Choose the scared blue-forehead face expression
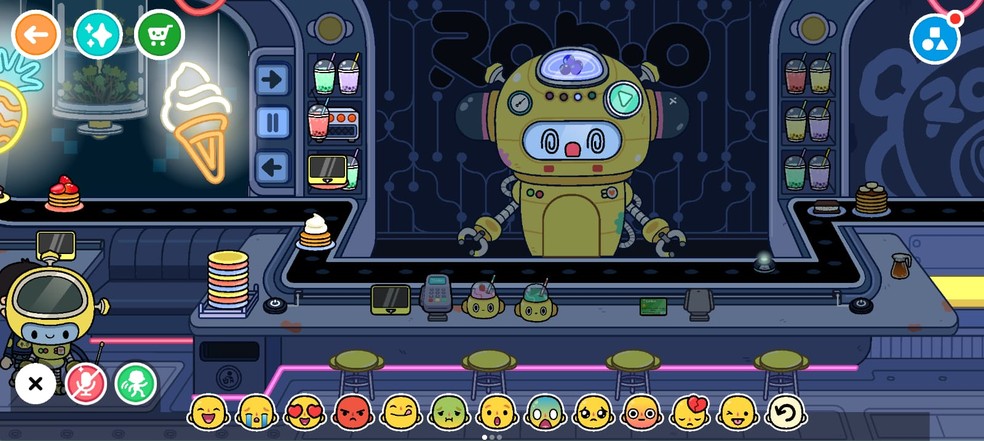This screenshot has height=441, width=984. pyautogui.click(x=545, y=412)
